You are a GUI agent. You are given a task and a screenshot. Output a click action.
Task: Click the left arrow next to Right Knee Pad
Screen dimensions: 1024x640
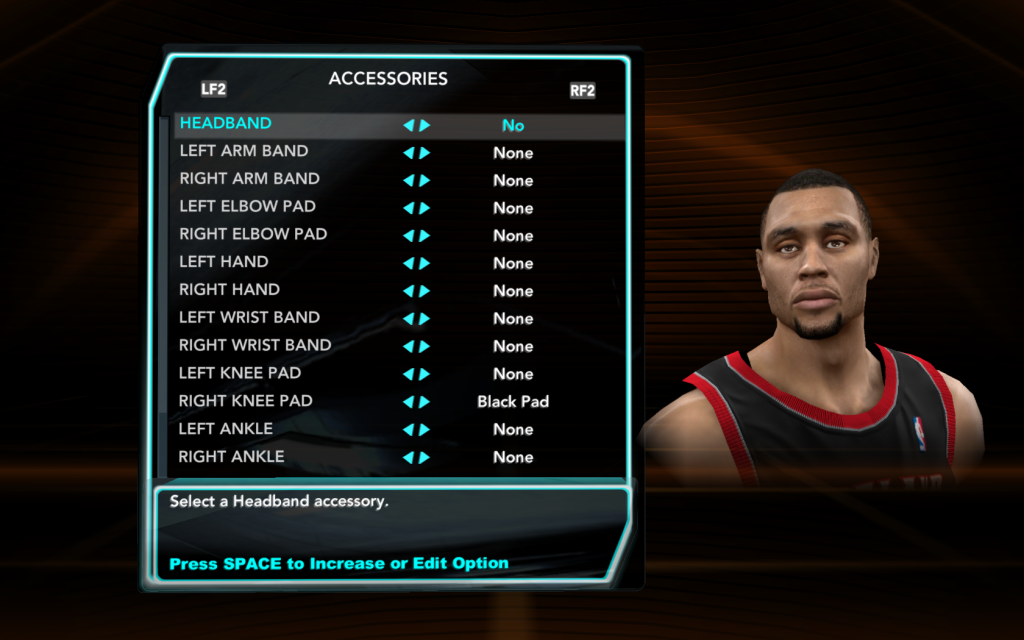point(408,402)
